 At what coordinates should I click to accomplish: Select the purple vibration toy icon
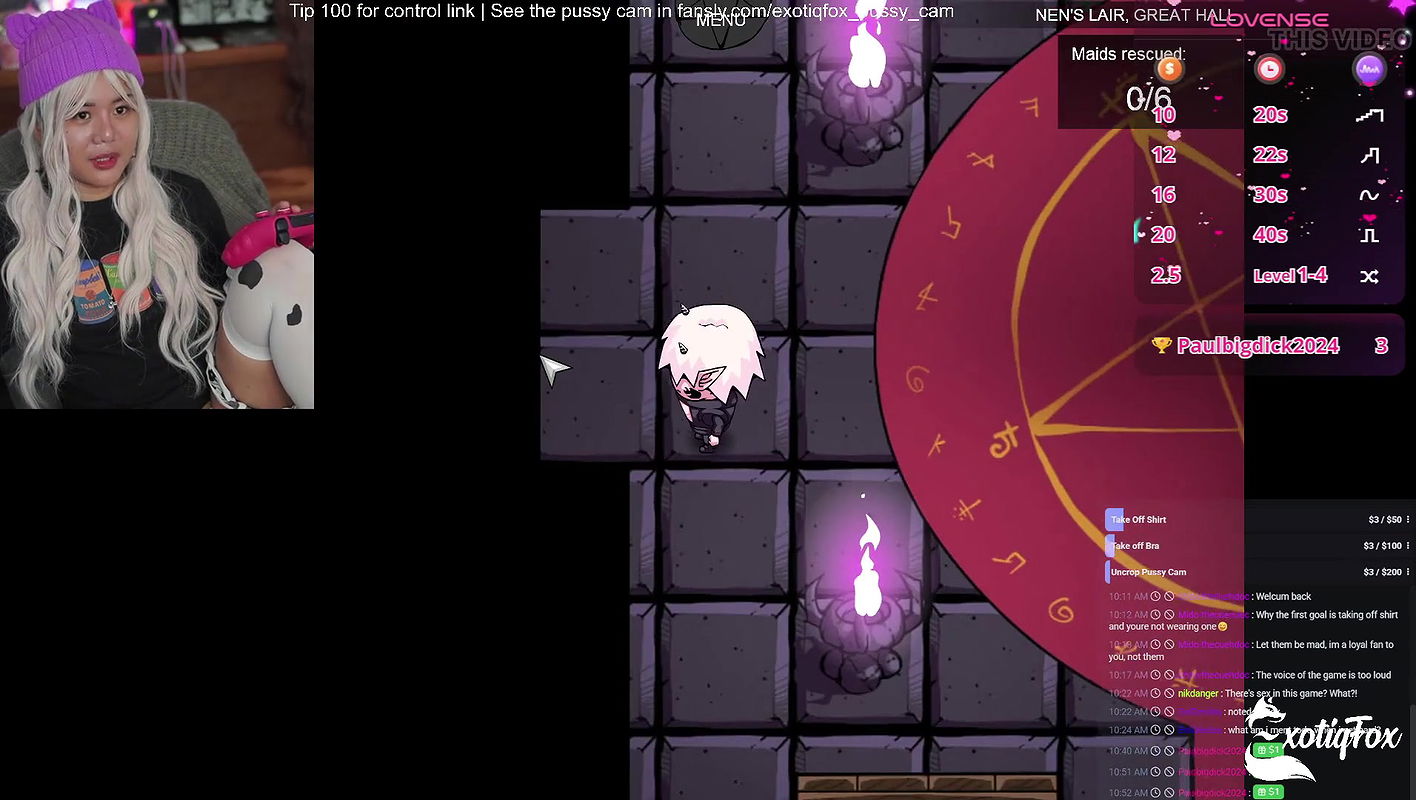(x=1370, y=69)
